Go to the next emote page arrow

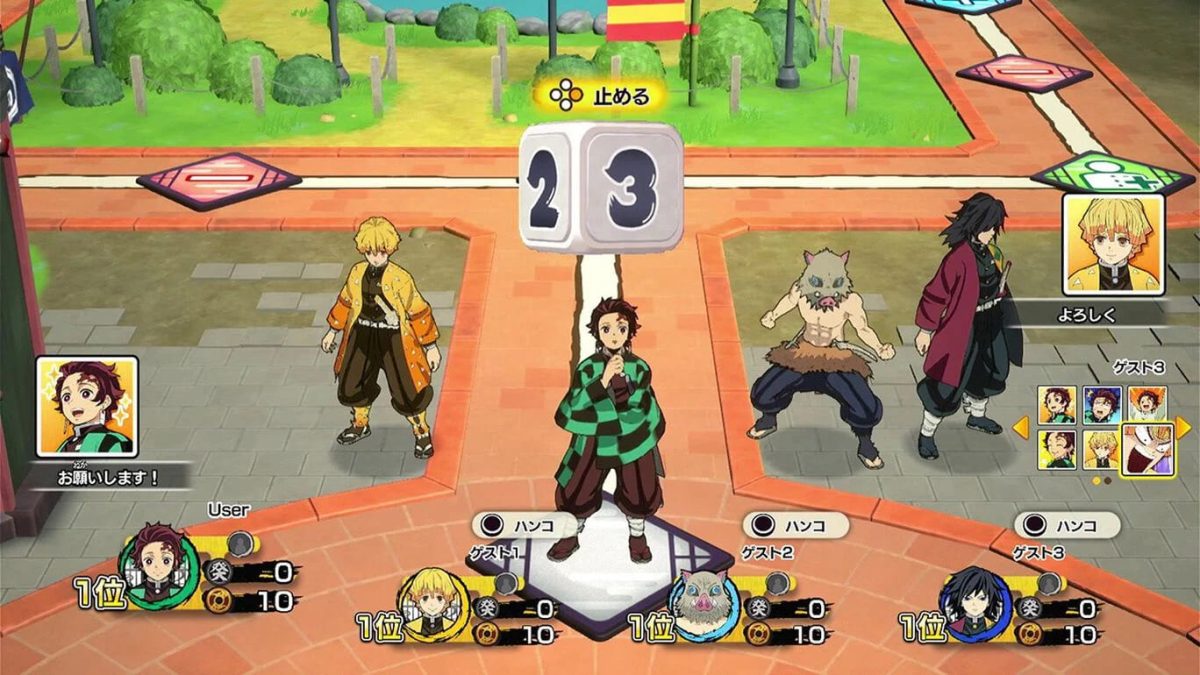tap(1183, 427)
